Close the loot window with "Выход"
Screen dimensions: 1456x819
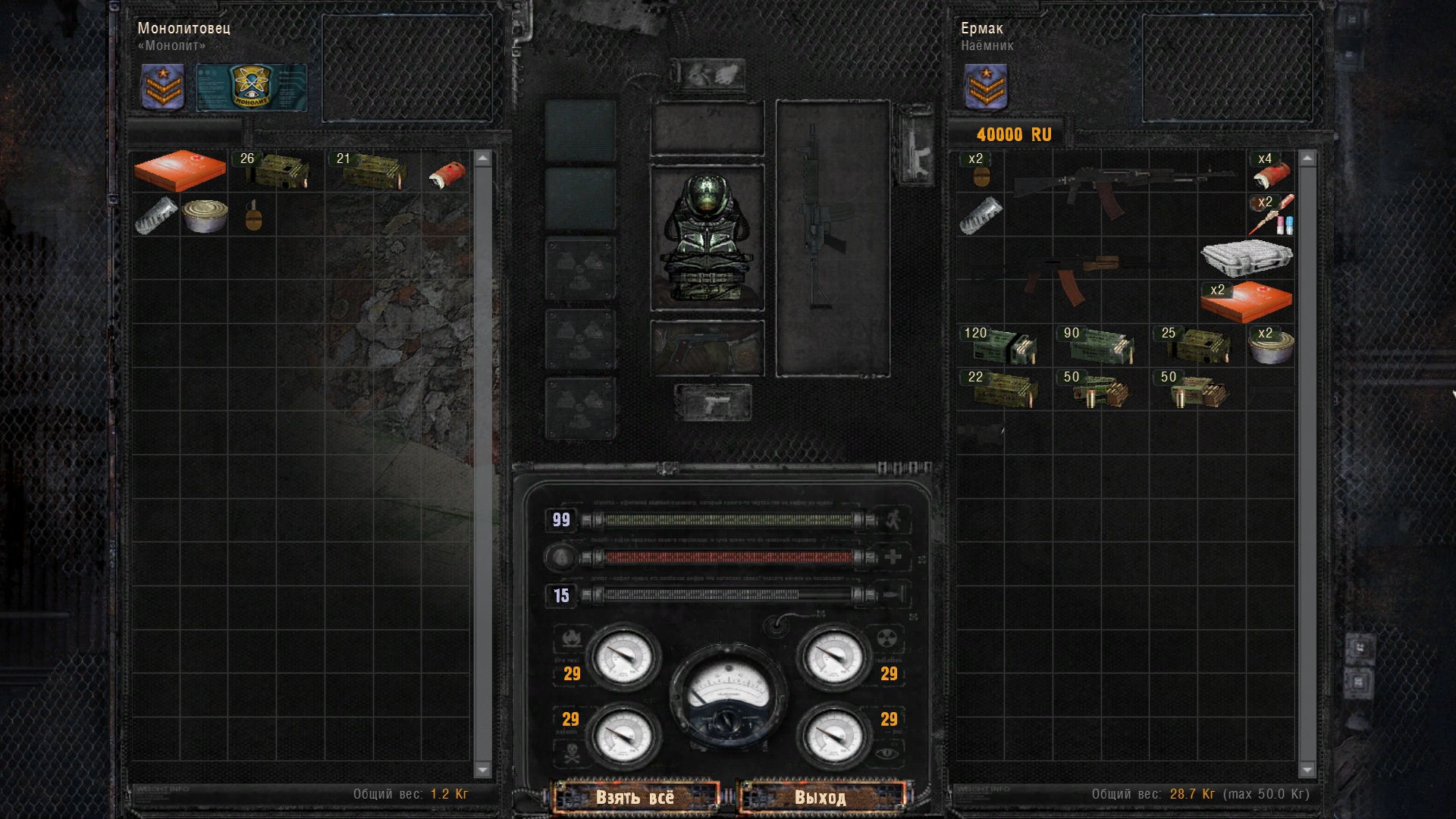click(821, 797)
